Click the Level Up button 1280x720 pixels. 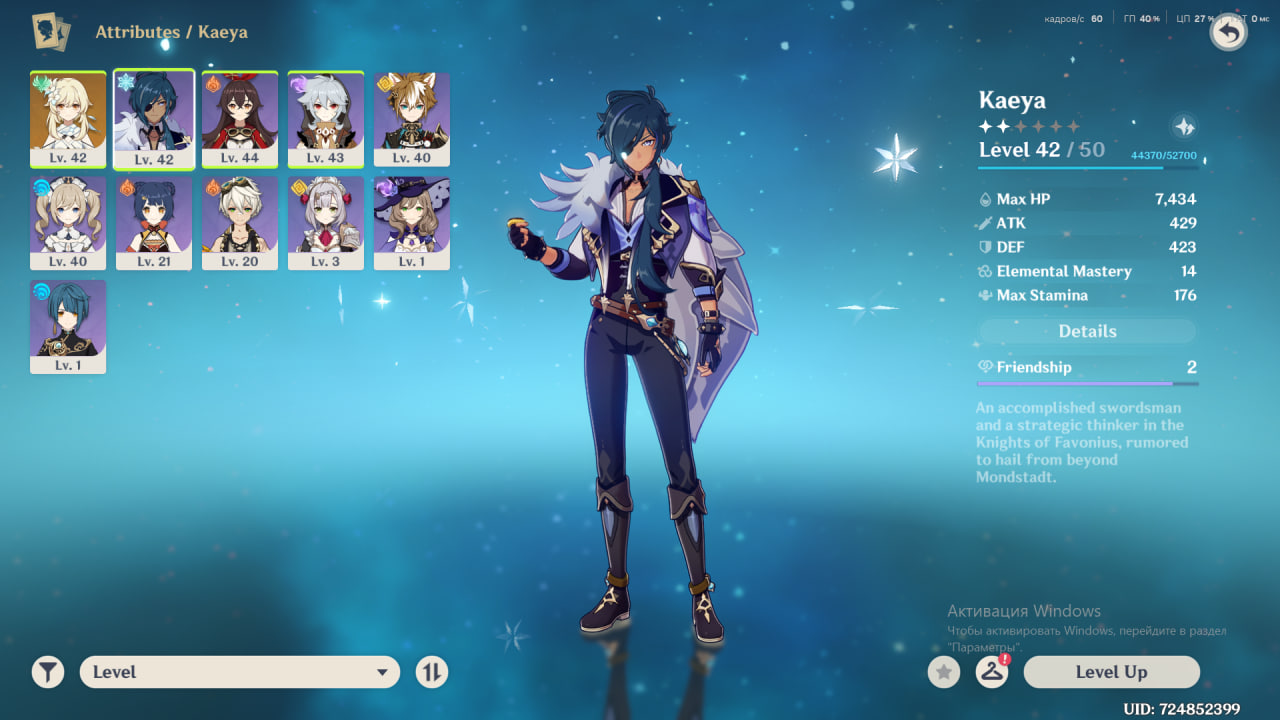pyautogui.click(x=1111, y=672)
